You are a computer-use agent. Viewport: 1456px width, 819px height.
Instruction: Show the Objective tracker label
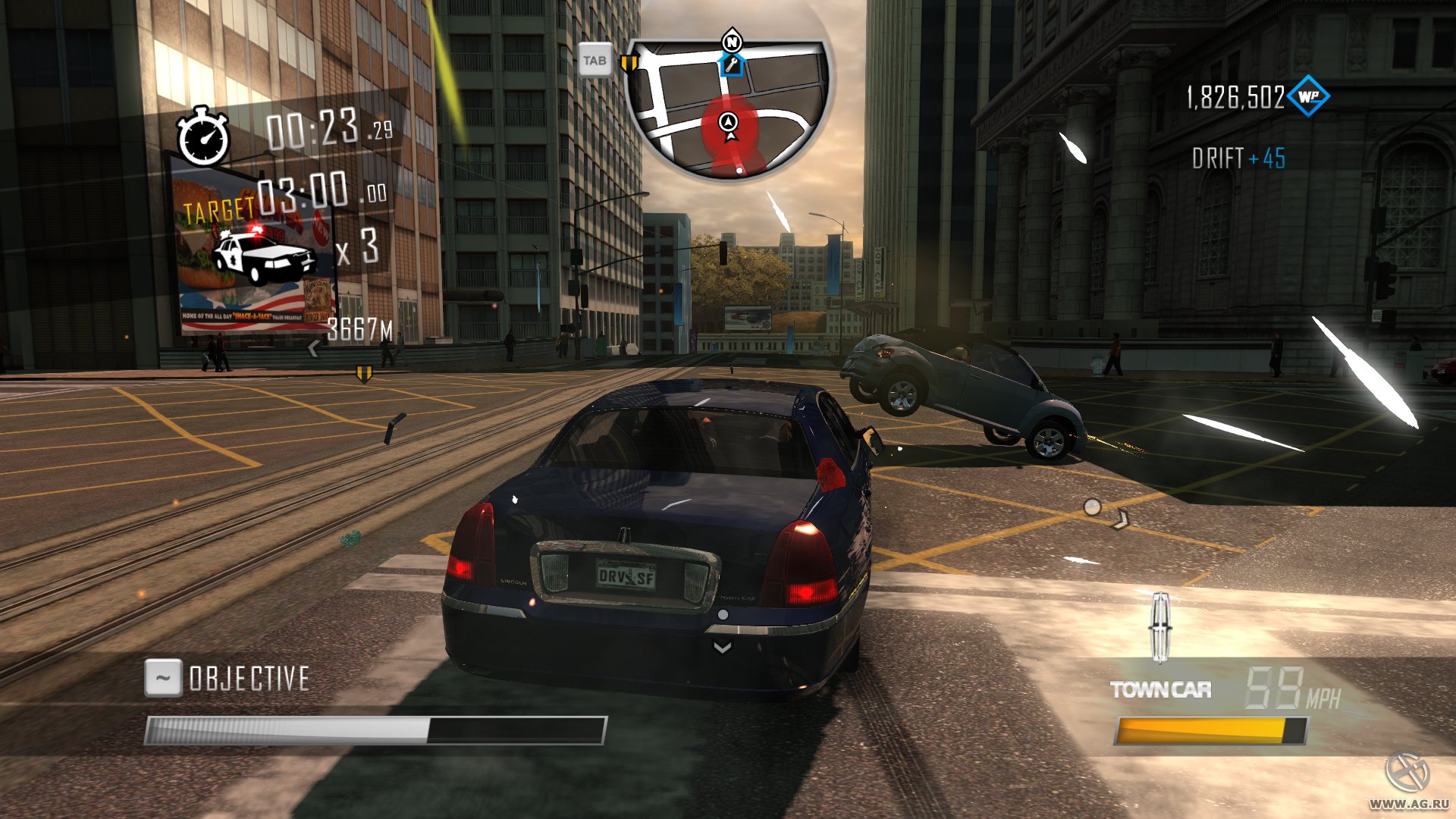point(249,679)
